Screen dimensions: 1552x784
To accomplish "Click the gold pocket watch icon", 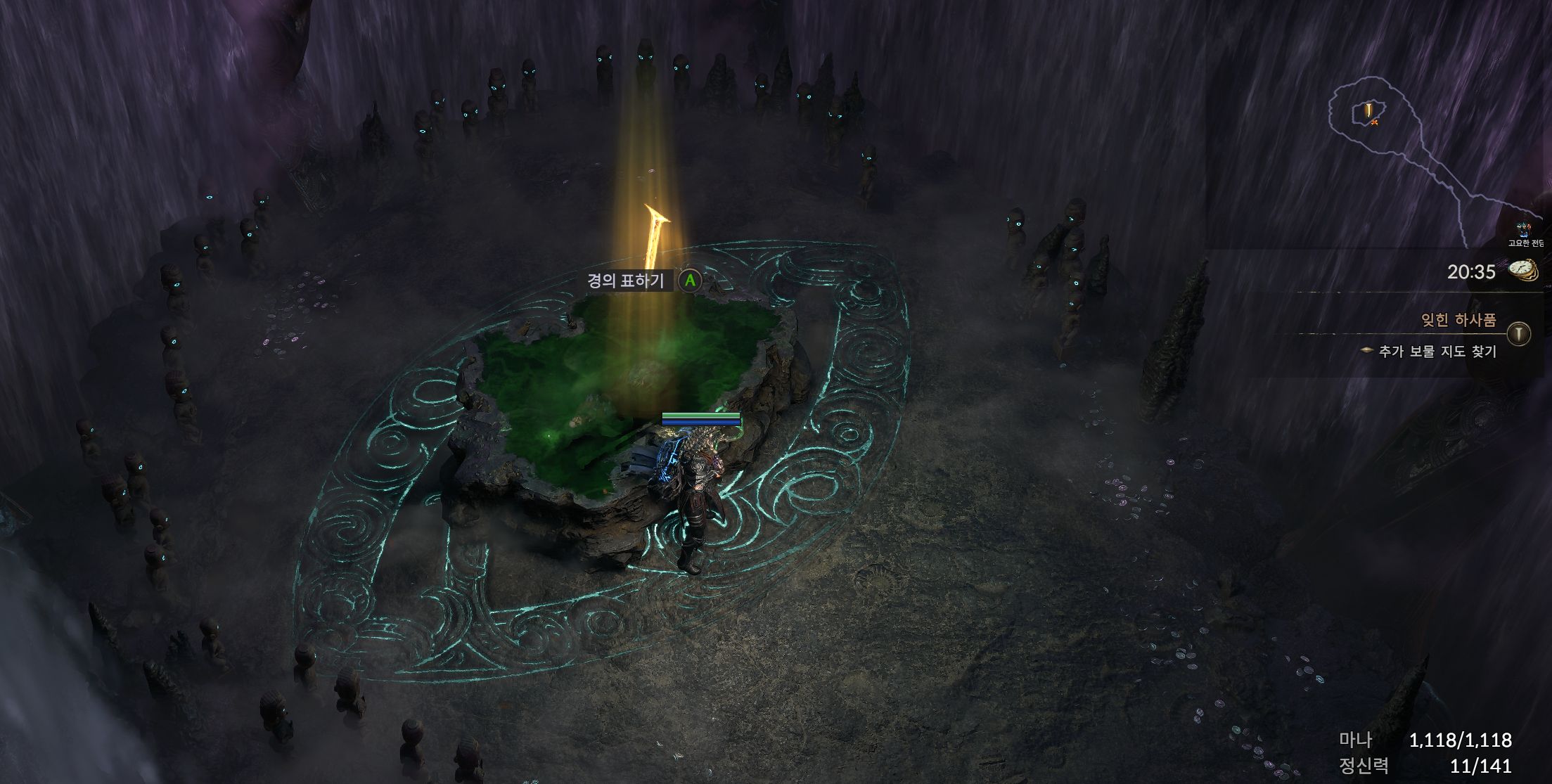I will (x=1522, y=271).
